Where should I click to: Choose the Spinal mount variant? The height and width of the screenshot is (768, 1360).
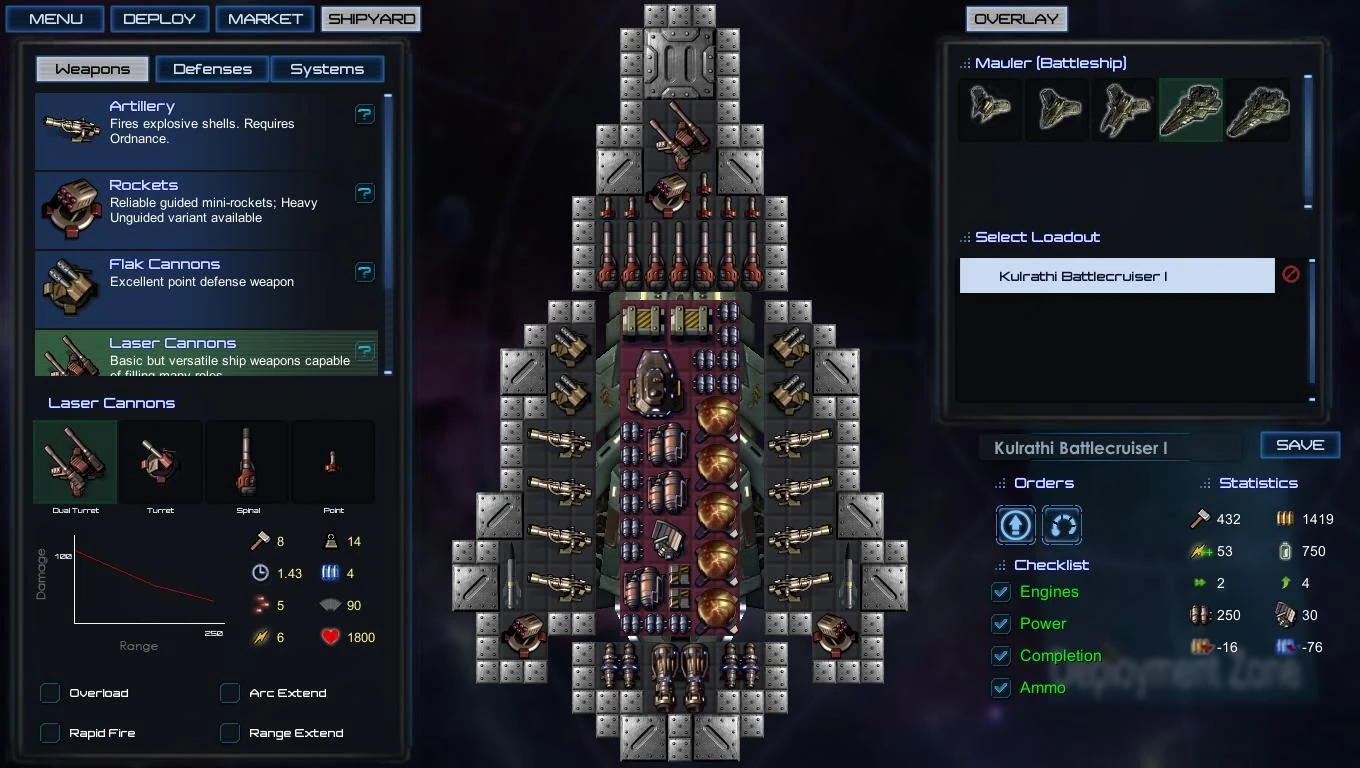pyautogui.click(x=247, y=461)
